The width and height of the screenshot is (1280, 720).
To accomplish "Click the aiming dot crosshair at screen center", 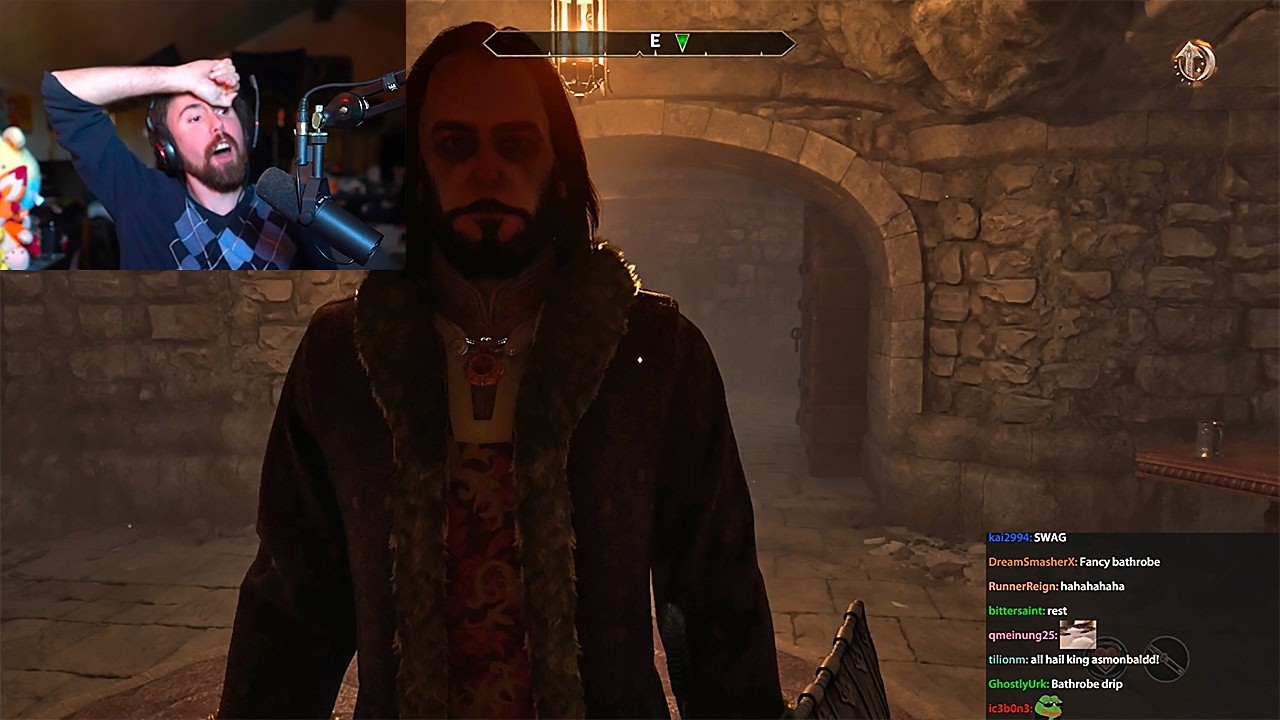I will click(x=639, y=361).
